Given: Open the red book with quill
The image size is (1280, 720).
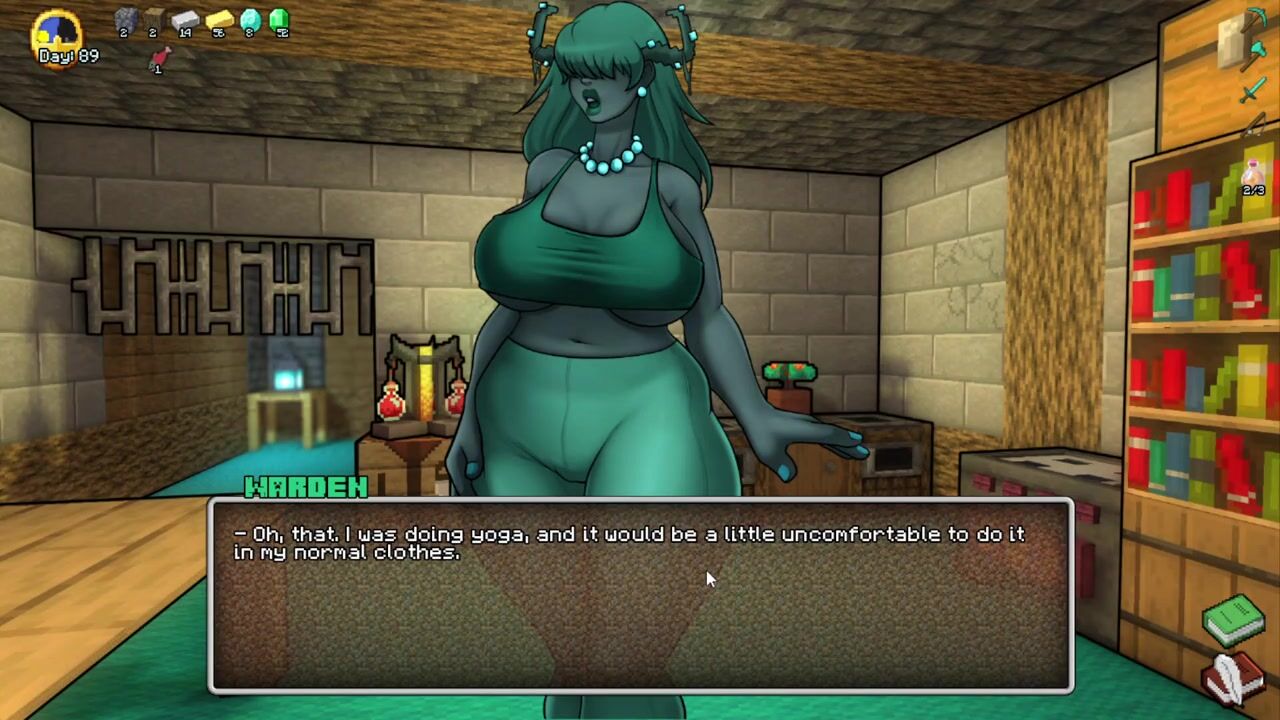Looking at the screenshot, I should point(1233,678).
